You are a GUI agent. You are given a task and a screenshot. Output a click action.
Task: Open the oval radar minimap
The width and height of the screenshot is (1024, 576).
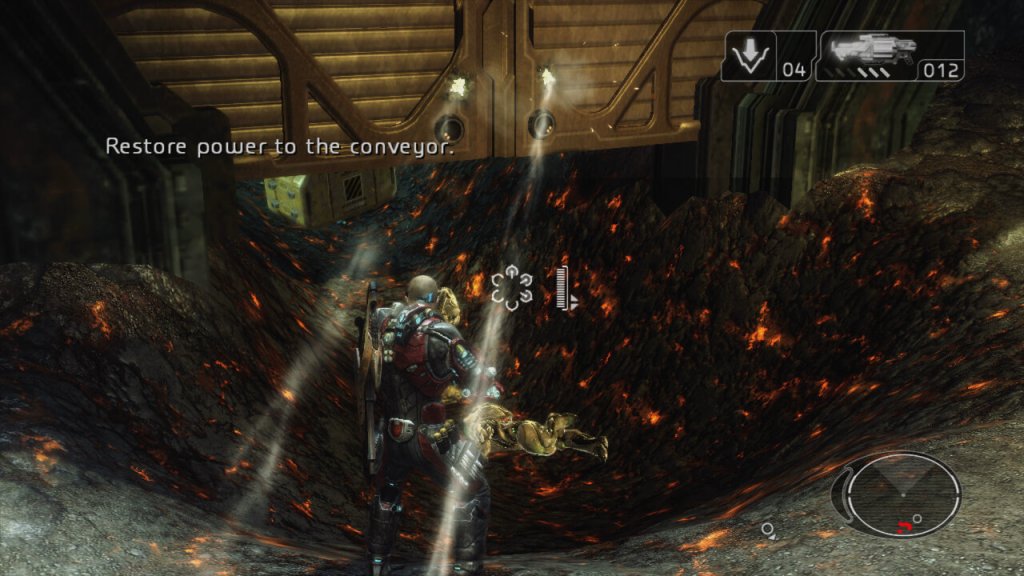coord(903,495)
